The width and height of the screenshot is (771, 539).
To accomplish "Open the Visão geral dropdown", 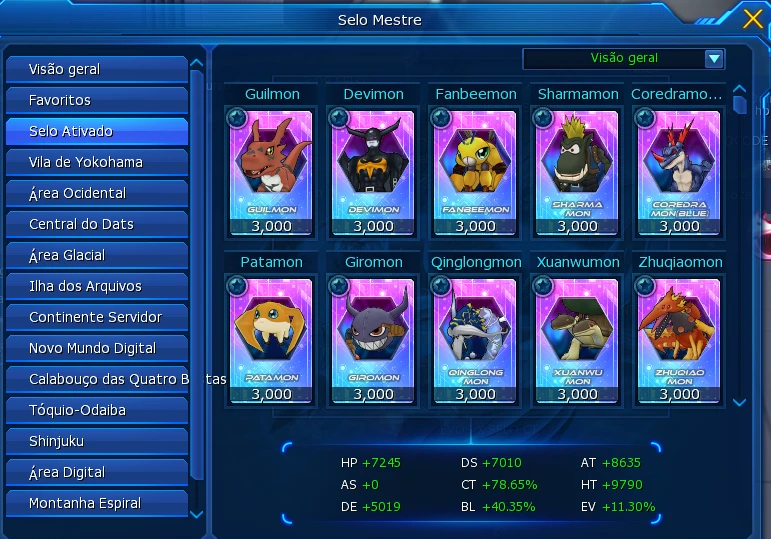I will tap(713, 59).
